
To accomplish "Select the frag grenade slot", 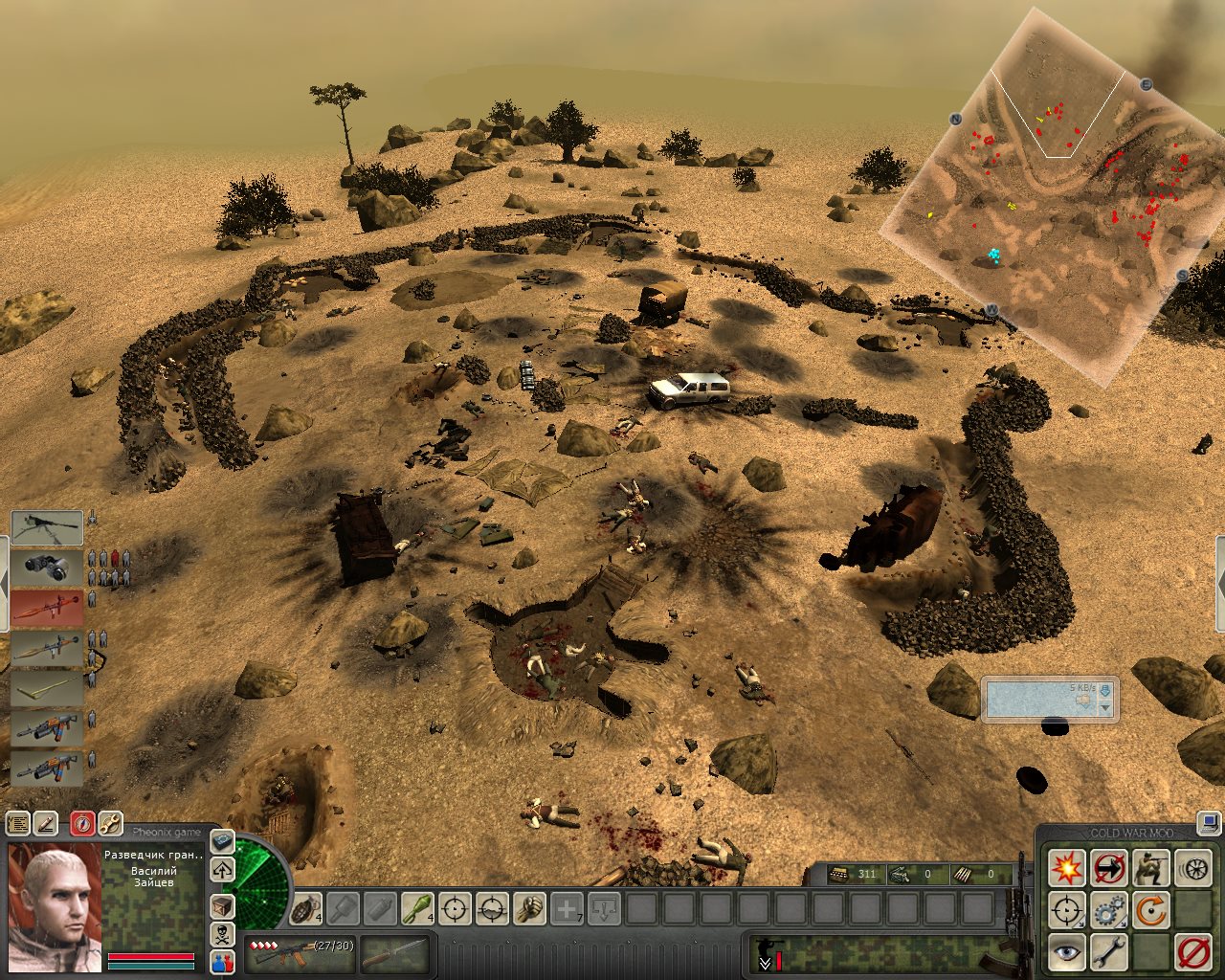I will click(307, 907).
